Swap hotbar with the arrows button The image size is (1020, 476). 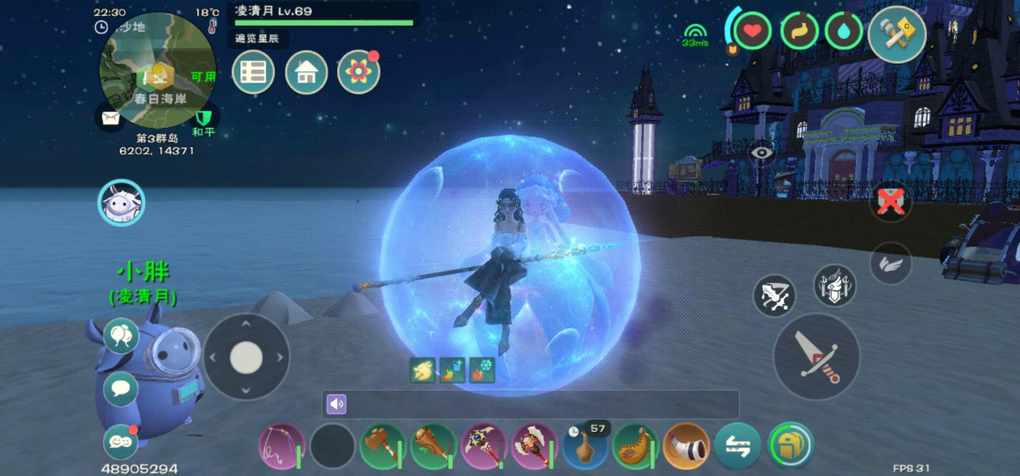pos(738,446)
